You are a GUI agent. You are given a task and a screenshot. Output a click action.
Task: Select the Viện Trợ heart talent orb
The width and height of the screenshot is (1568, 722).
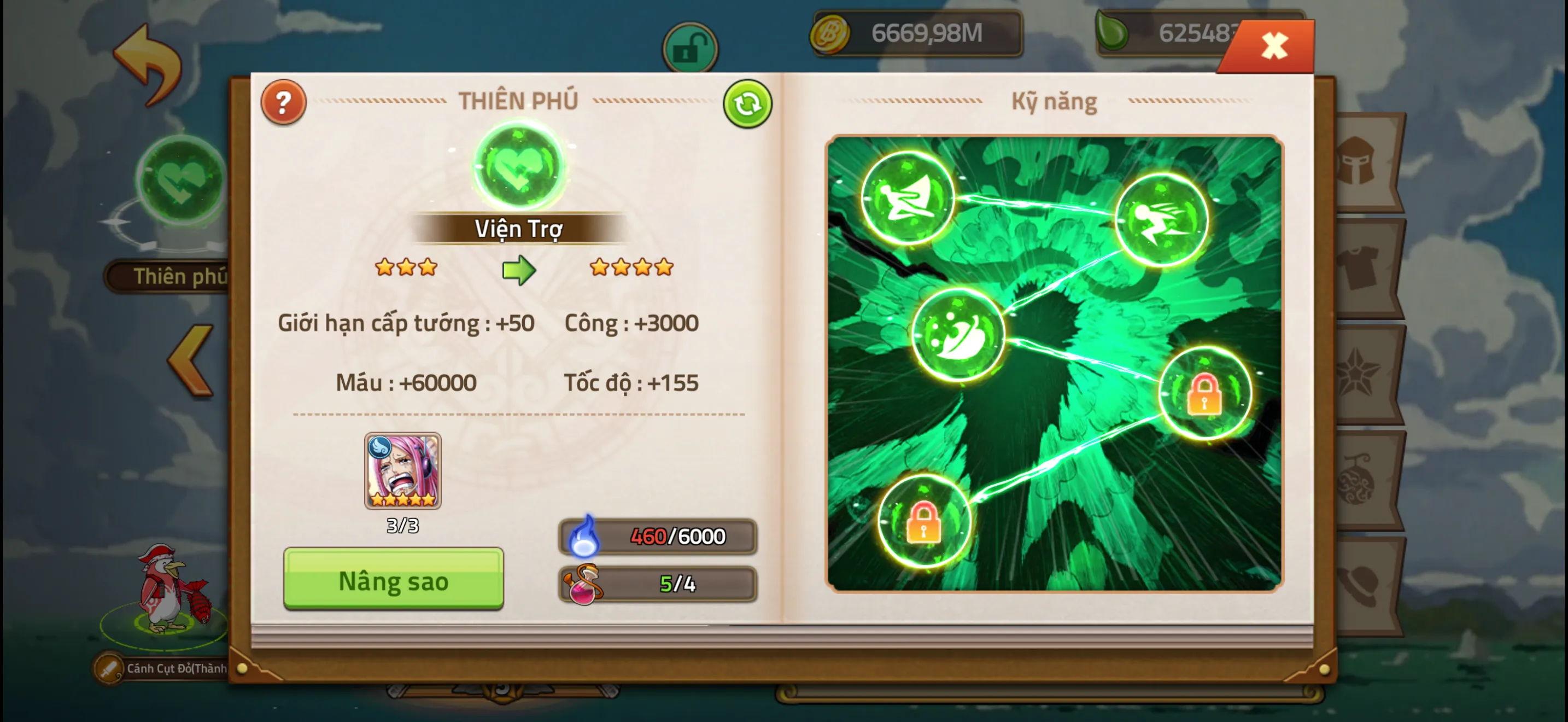517,166
